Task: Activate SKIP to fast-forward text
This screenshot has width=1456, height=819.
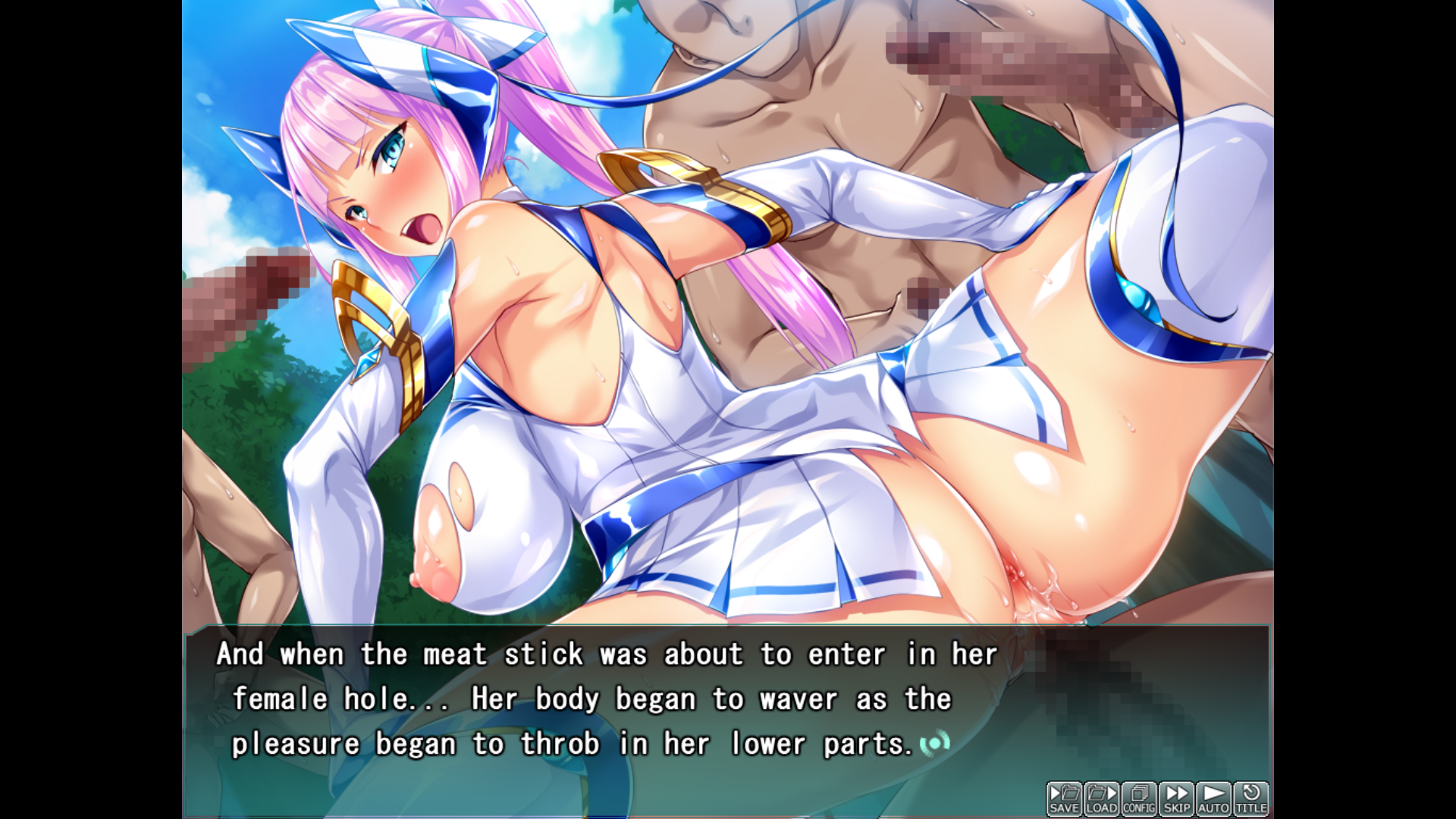Action: point(1176,799)
